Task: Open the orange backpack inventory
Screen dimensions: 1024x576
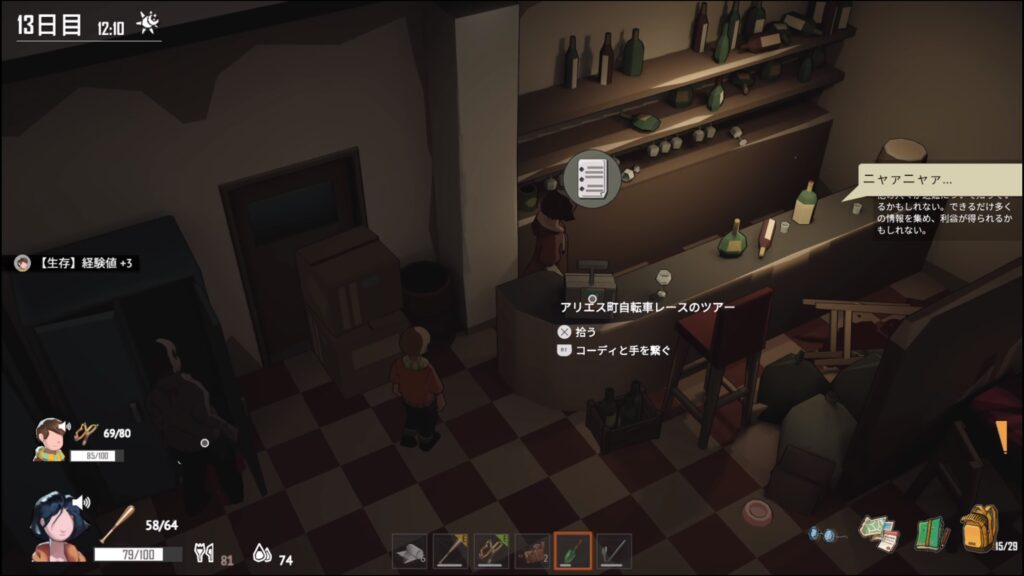Action: tap(979, 528)
